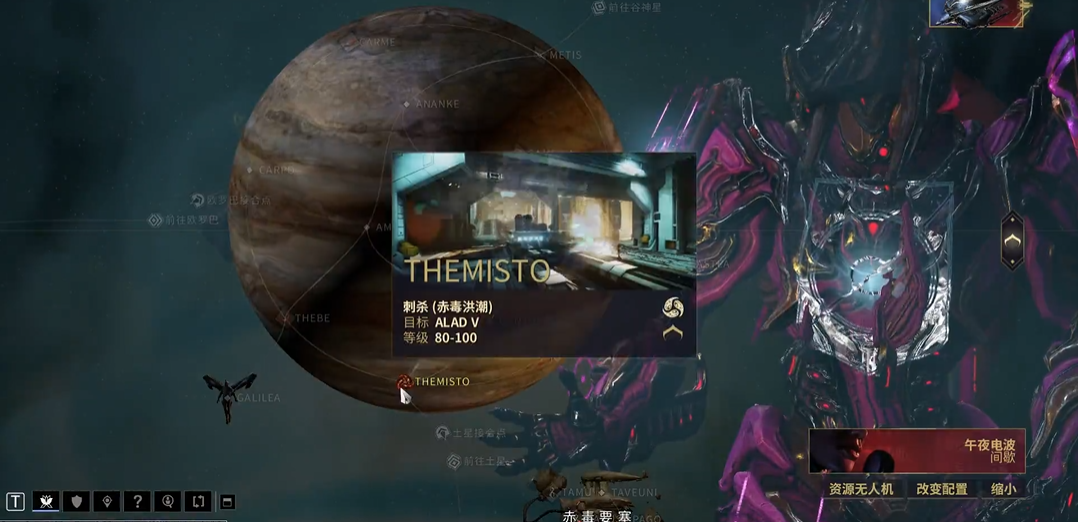Click the question mark toolbar icon
This screenshot has width=1078, height=522.
[137, 501]
